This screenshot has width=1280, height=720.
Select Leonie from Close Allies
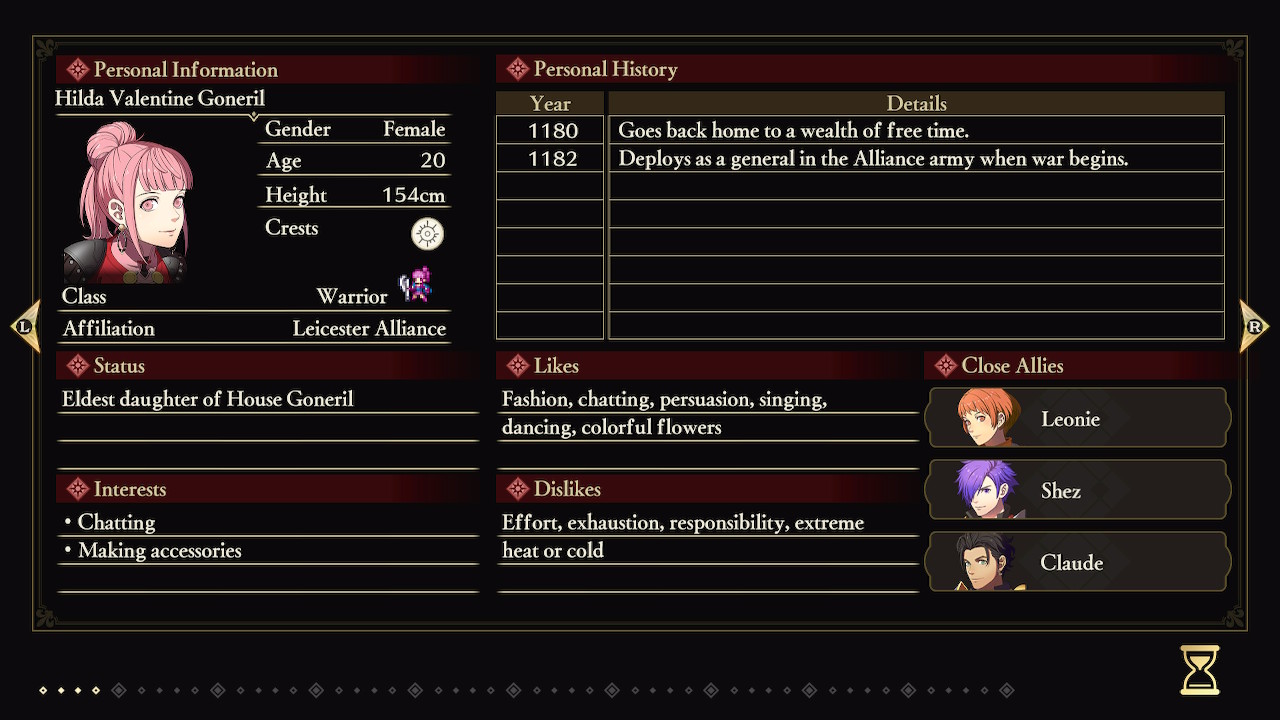point(1077,419)
